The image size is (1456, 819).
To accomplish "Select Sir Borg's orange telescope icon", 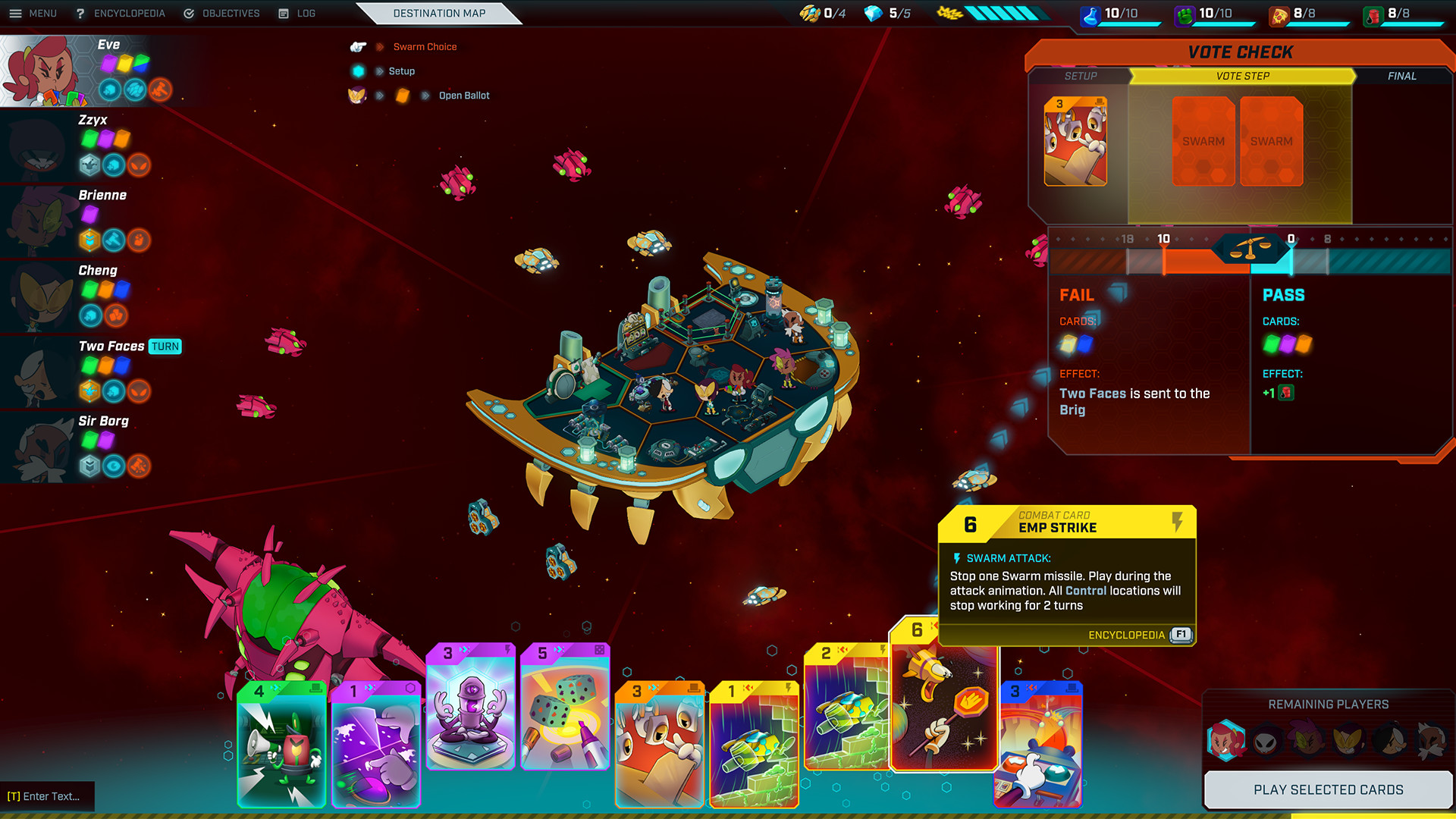I will click(139, 467).
